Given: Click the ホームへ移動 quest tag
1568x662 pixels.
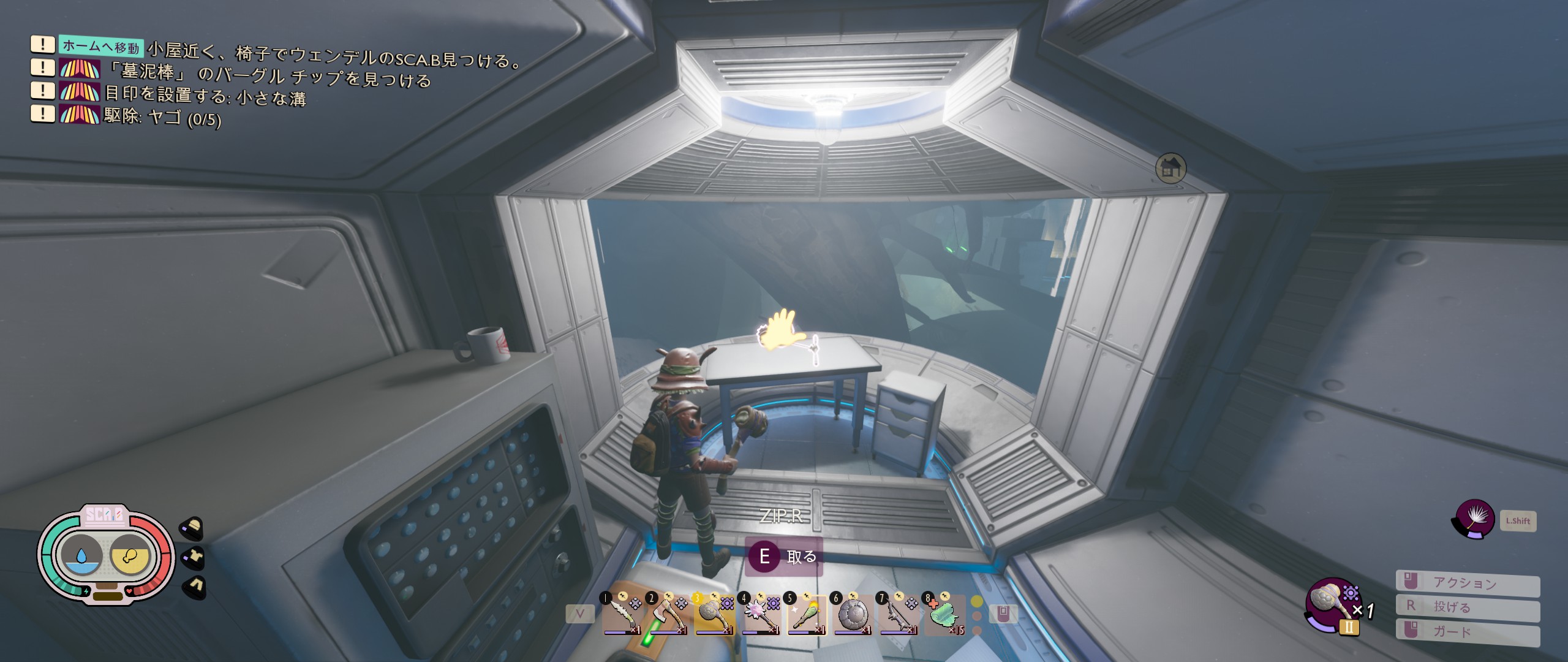Looking at the screenshot, I should (102, 46).
